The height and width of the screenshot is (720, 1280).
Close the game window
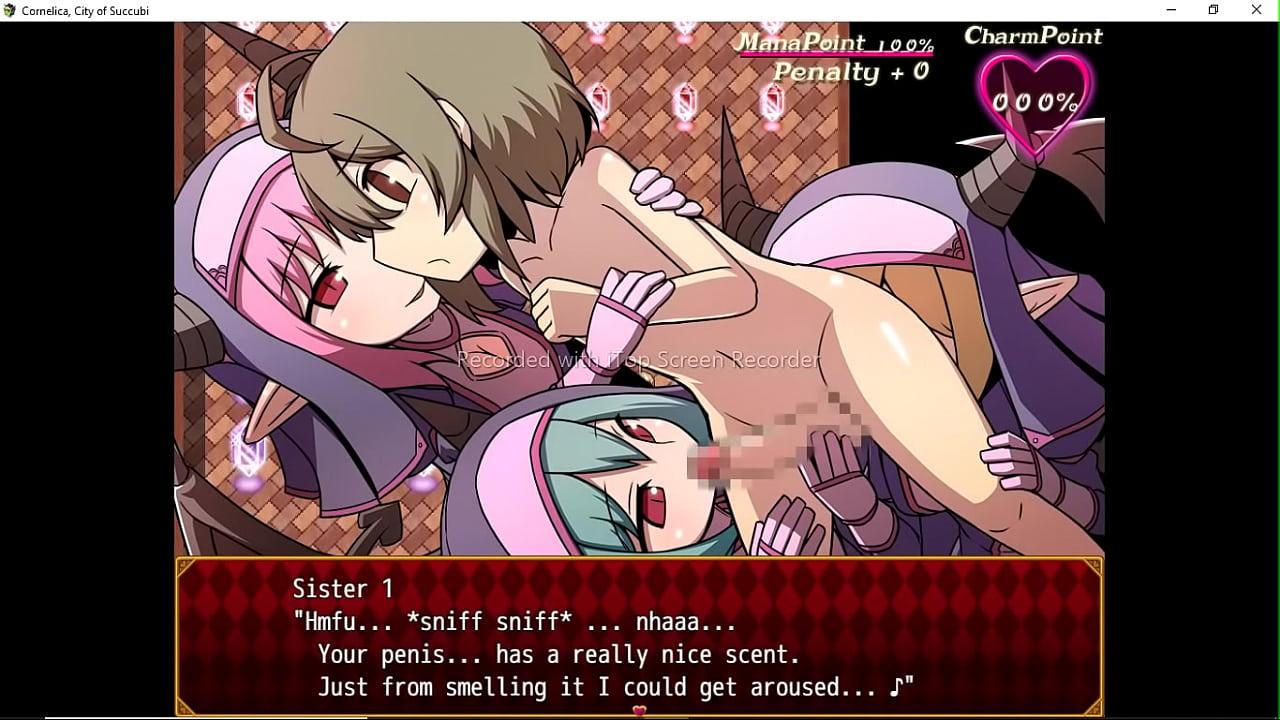pos(1257,10)
